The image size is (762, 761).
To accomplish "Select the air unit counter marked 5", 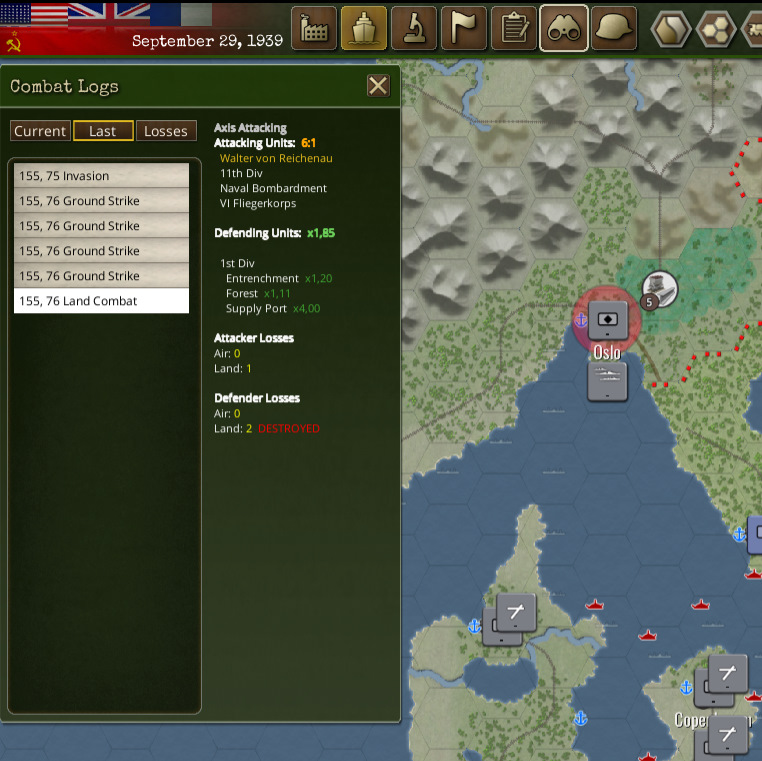I will [x=660, y=289].
